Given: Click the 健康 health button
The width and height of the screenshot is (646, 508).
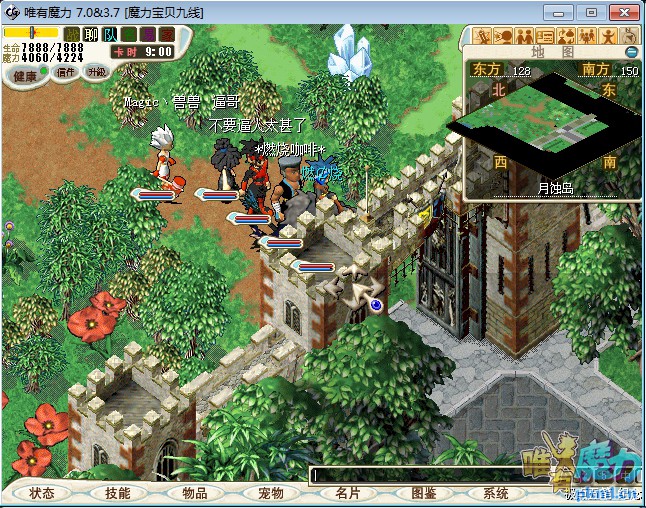Looking at the screenshot, I should click(25, 76).
